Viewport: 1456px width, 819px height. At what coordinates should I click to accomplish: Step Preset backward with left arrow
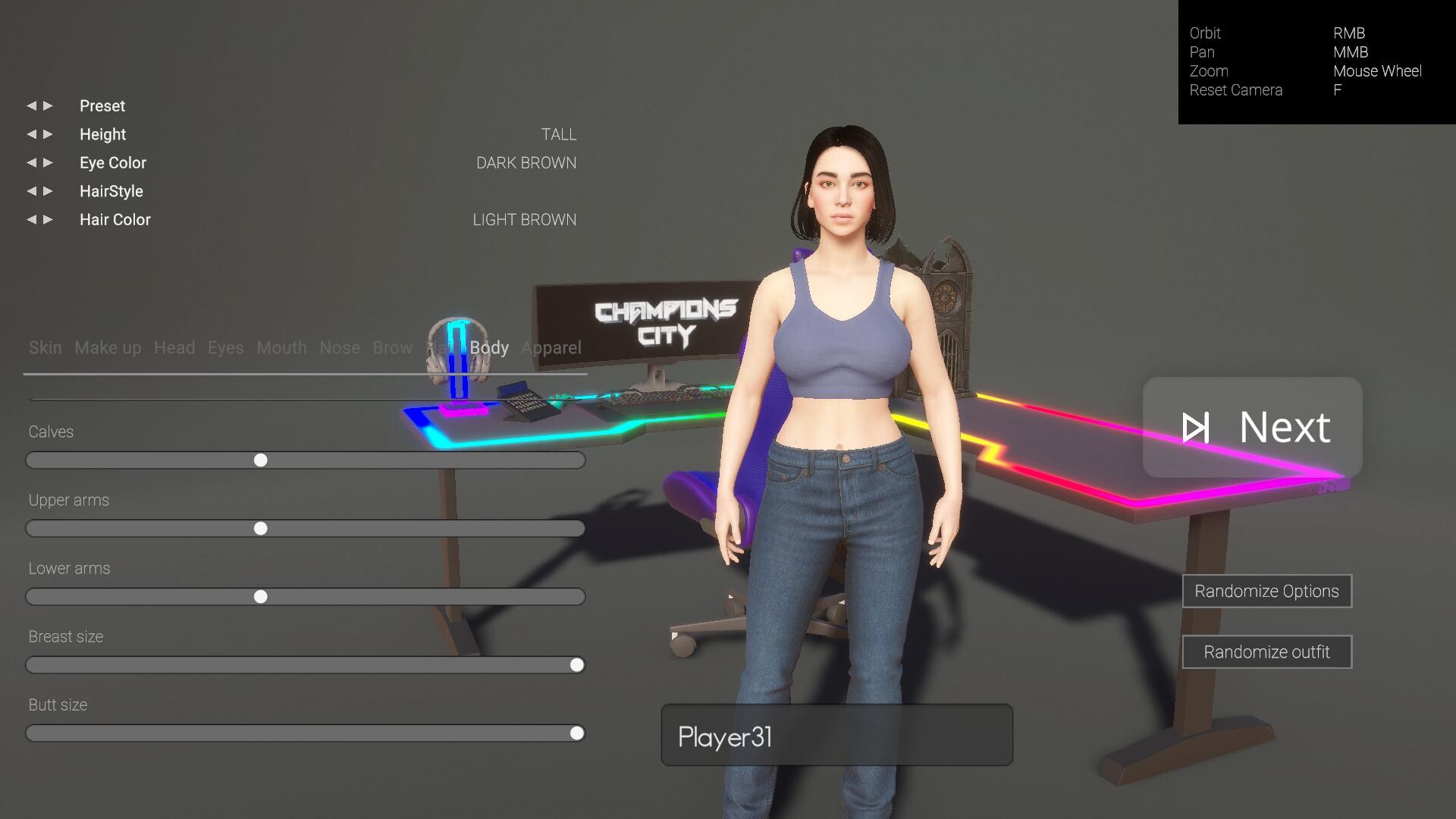coord(31,106)
